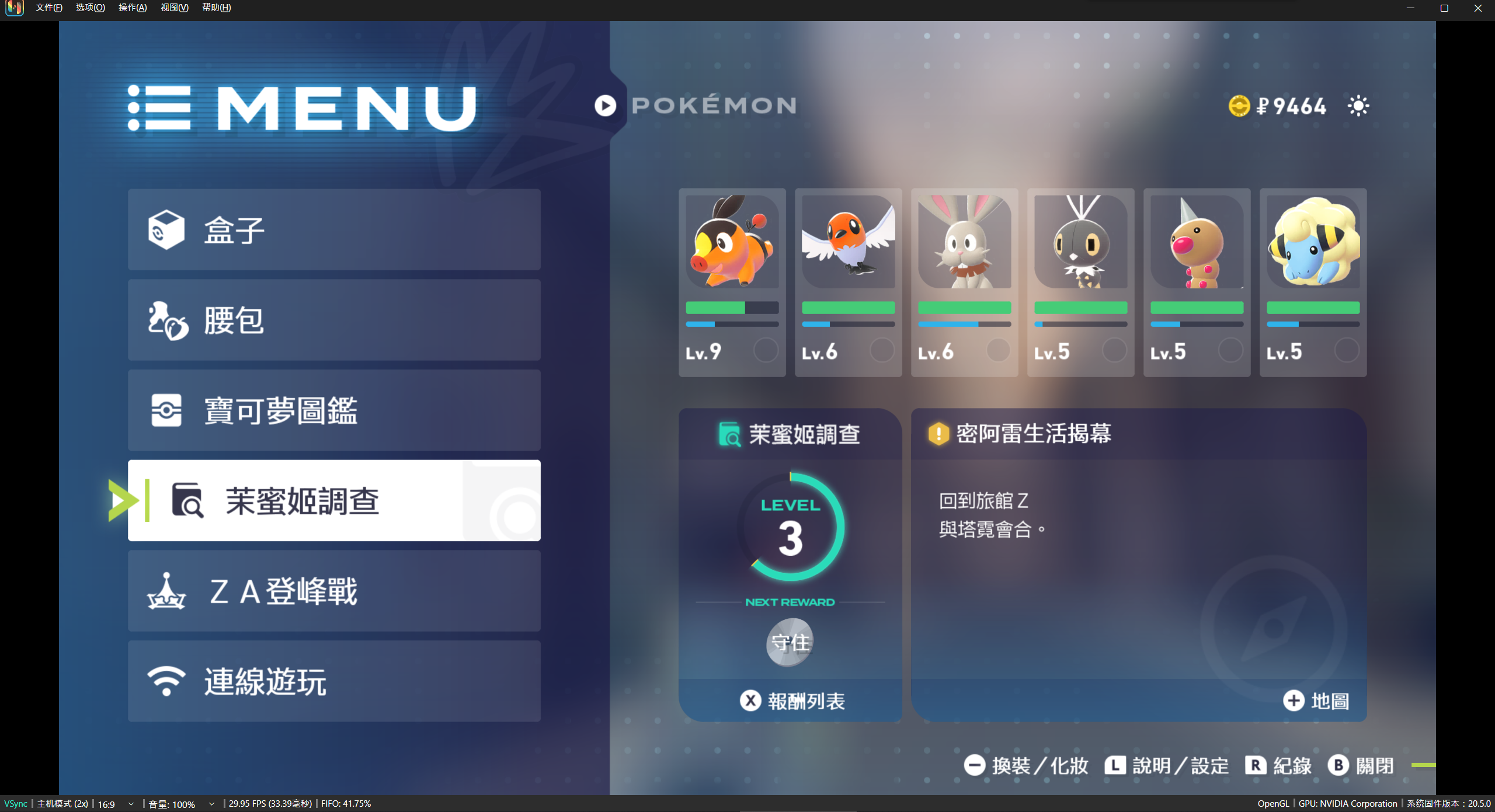This screenshot has width=1495, height=812.
Task: Choose the highlighted 茉蜜姬調查 entry
Action: [334, 501]
